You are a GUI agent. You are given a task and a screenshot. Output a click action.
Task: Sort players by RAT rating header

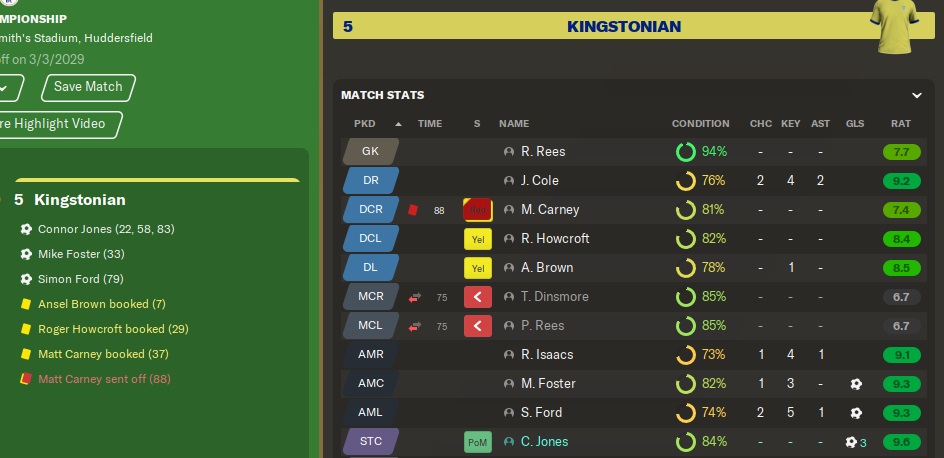click(x=900, y=124)
